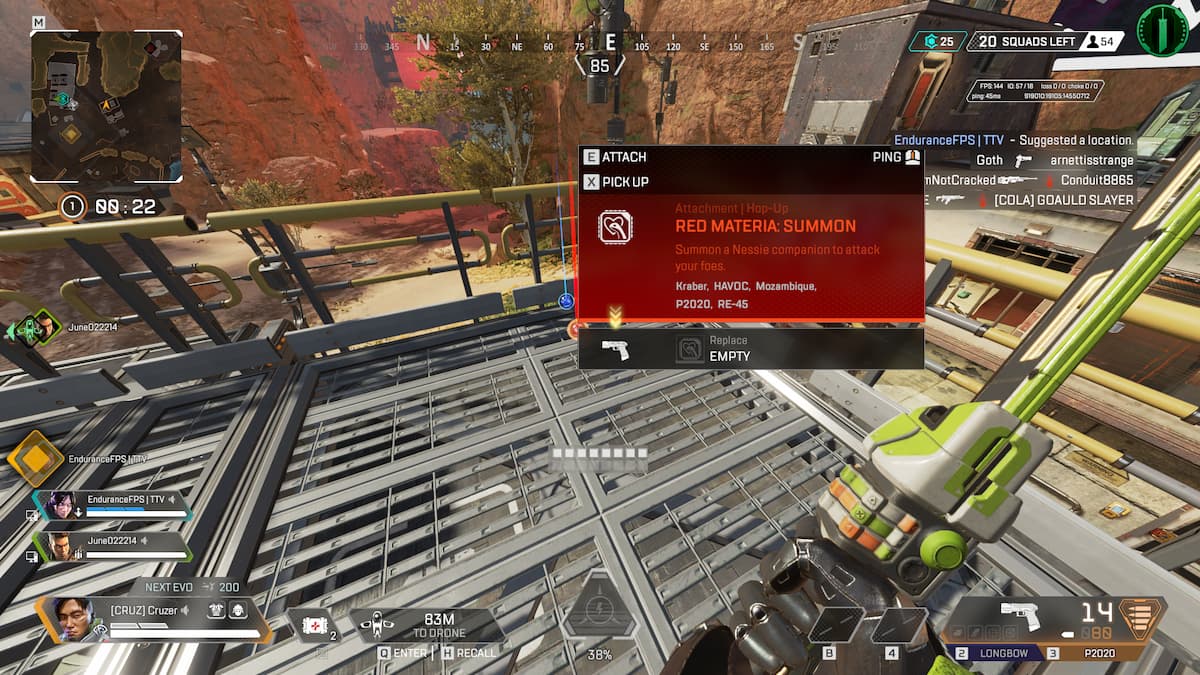Switch to the P2020 weapon slot
Screen dimensions: 1200x675
1095,653
